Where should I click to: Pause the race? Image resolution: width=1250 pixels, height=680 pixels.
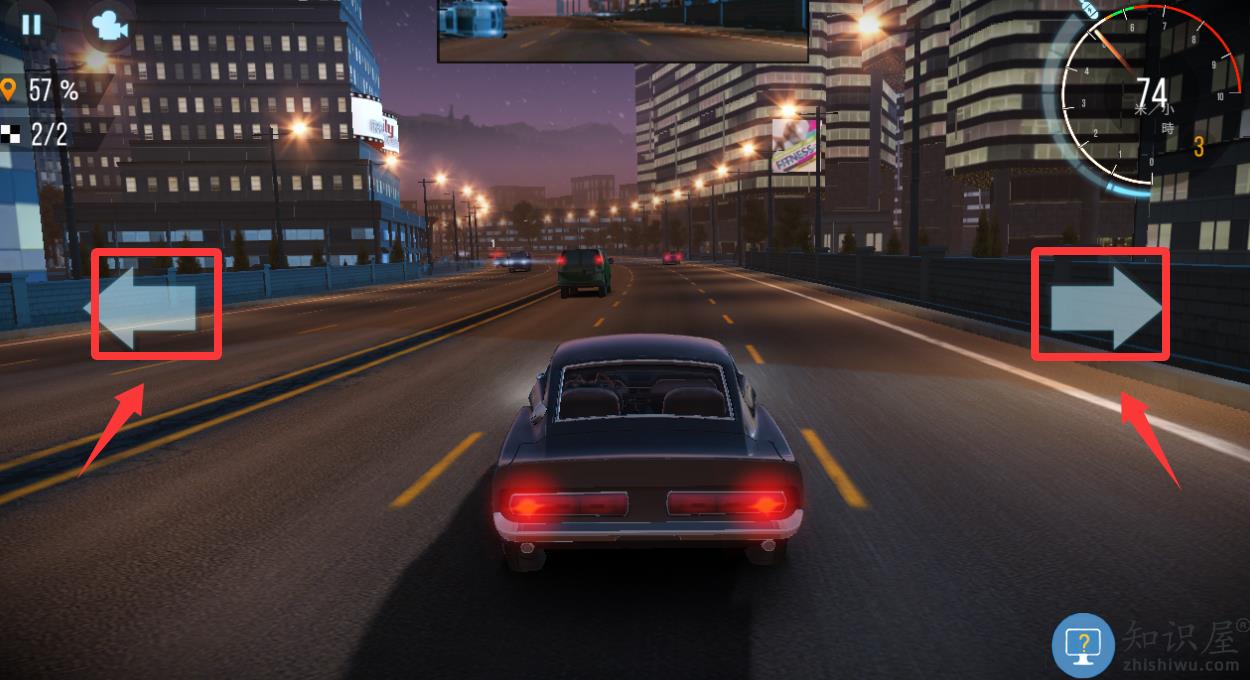pos(31,24)
